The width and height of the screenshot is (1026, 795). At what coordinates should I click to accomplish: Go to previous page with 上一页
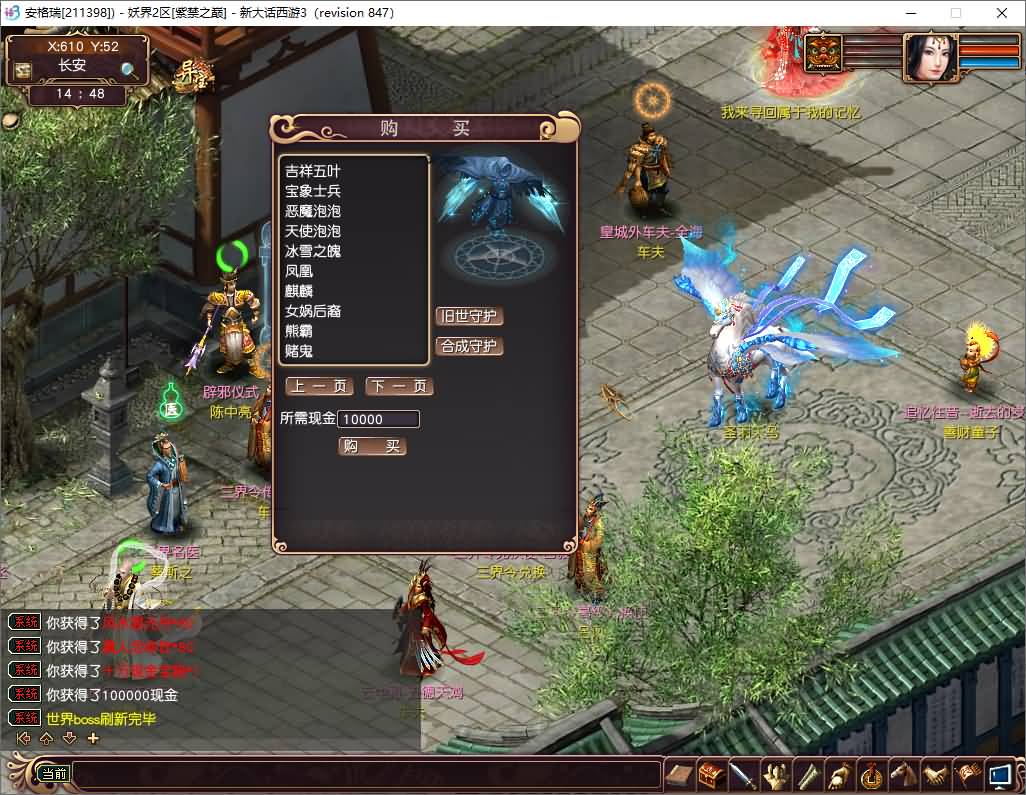pyautogui.click(x=319, y=386)
